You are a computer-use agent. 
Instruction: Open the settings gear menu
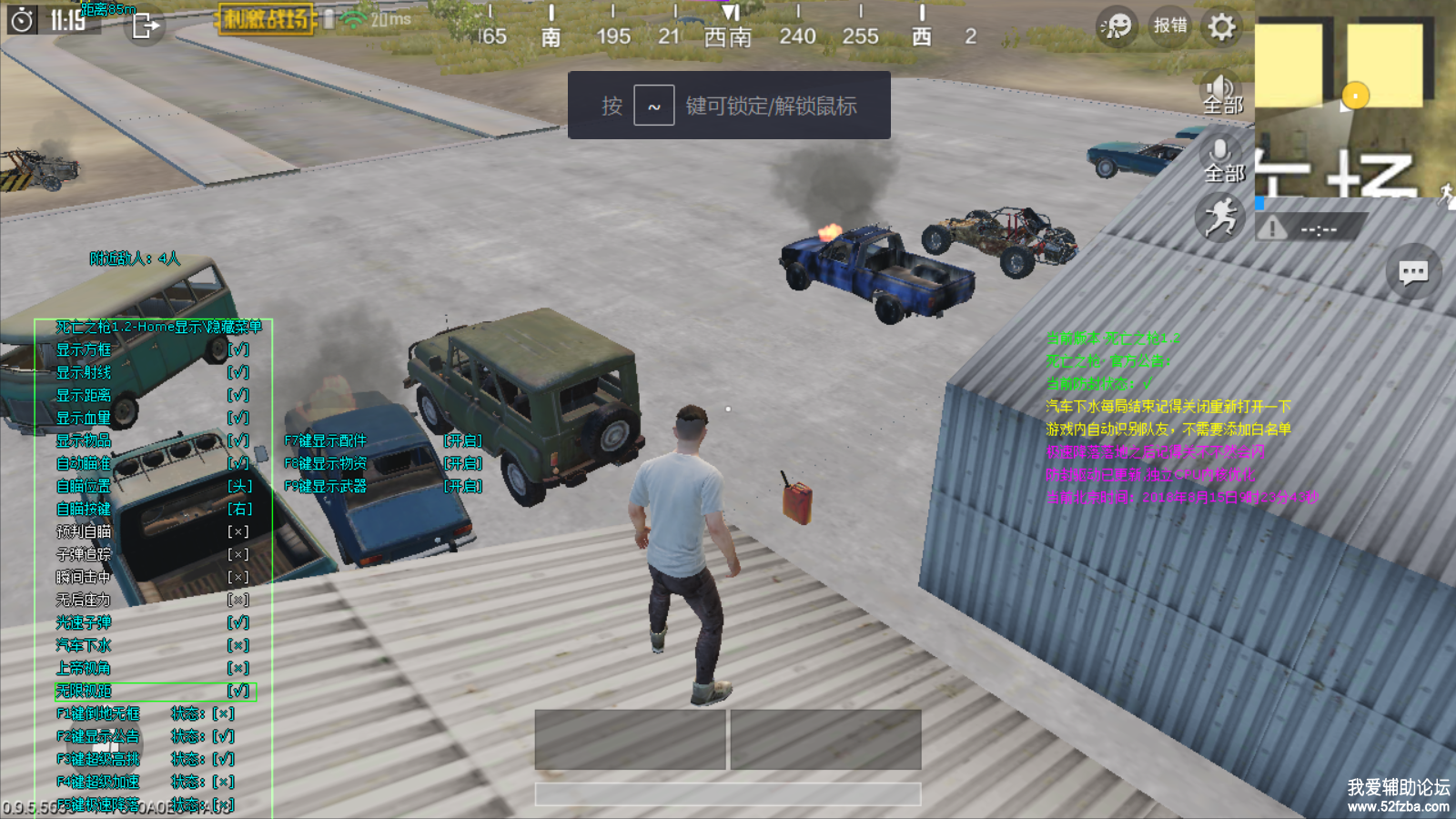coord(1221,26)
